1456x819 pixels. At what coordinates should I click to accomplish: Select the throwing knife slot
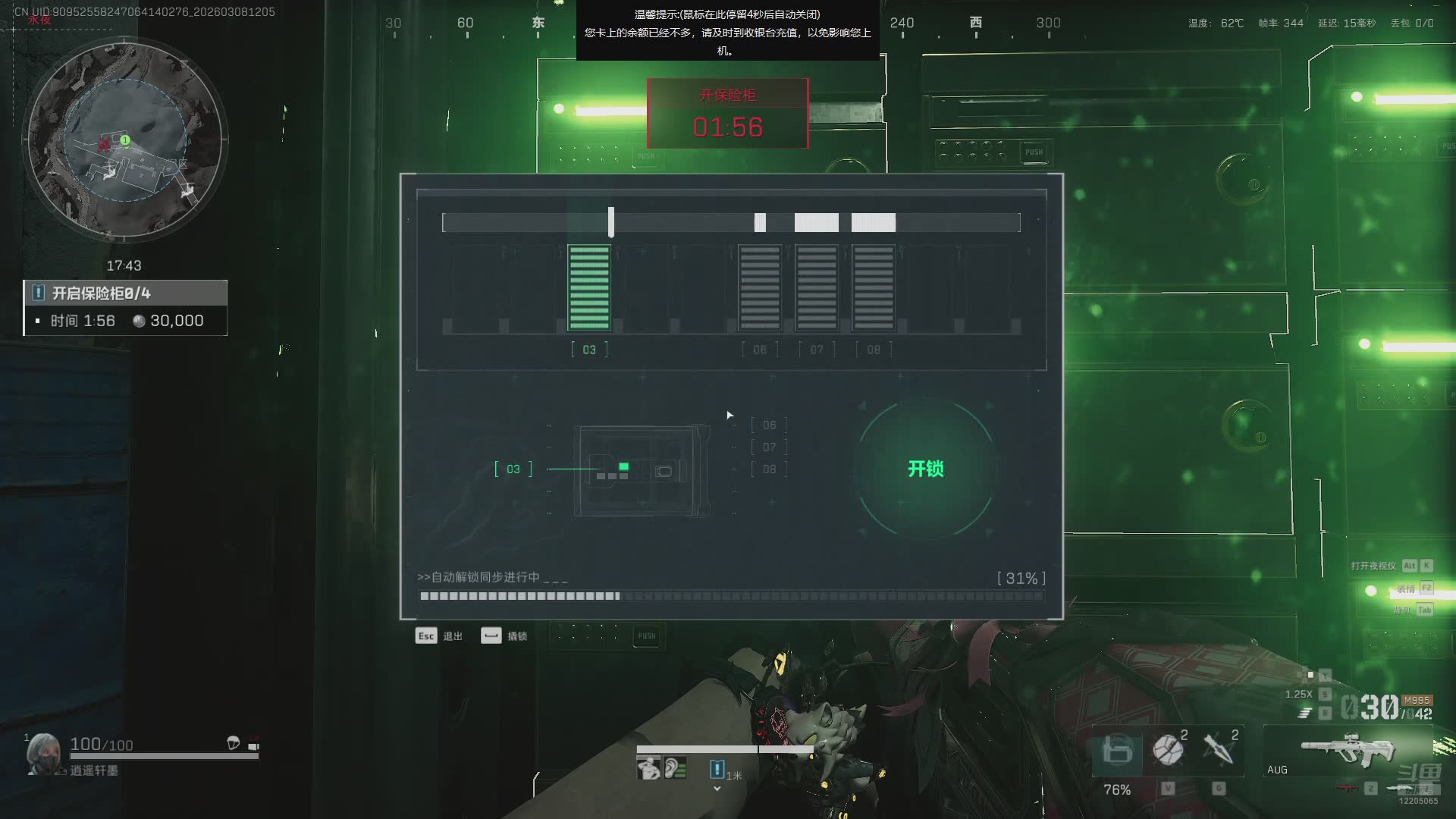tap(1219, 749)
